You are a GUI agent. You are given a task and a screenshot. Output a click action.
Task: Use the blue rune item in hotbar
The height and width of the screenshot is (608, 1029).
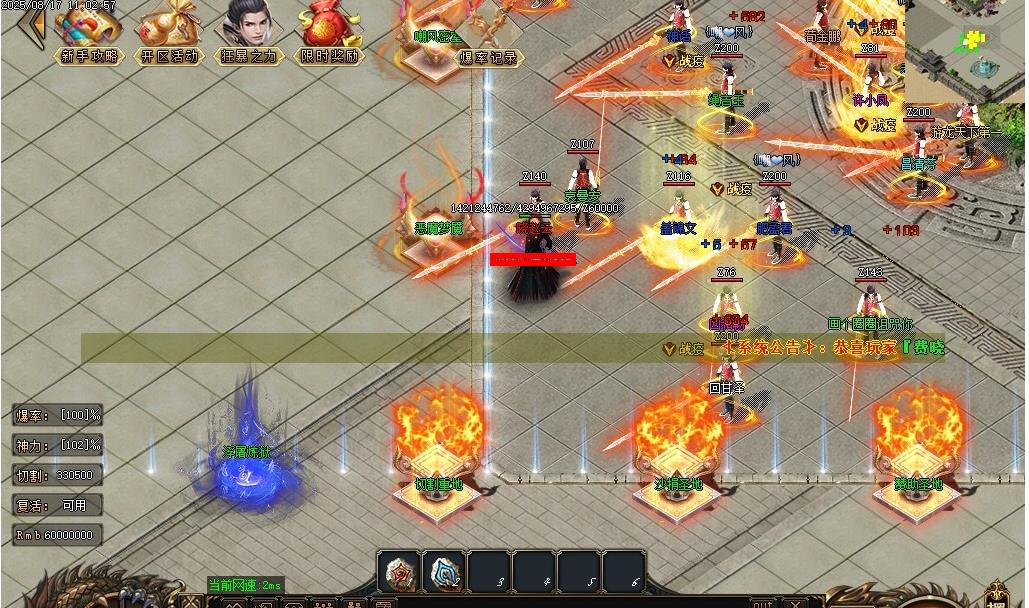(445, 572)
